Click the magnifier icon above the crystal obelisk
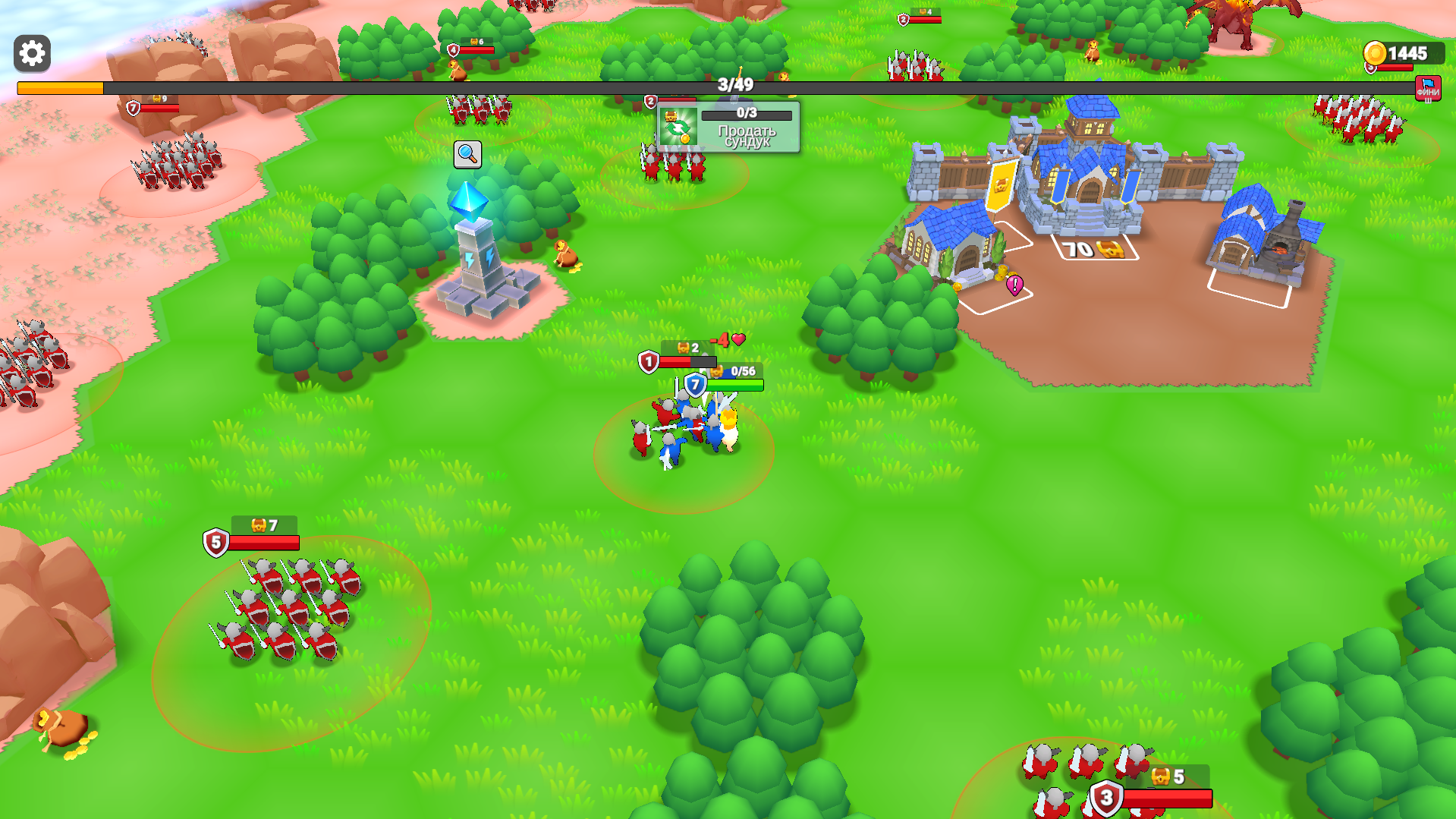This screenshot has width=1456, height=819. pyautogui.click(x=467, y=153)
